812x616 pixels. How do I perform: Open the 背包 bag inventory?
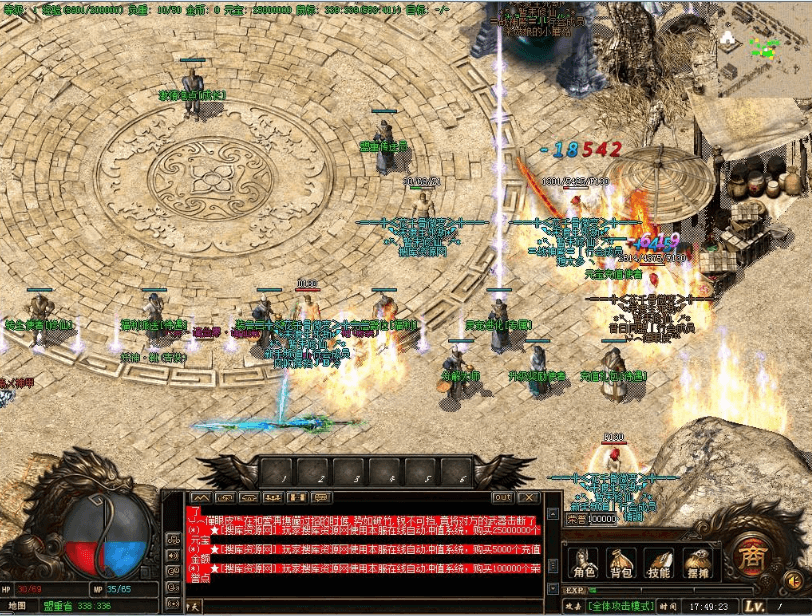coord(622,562)
